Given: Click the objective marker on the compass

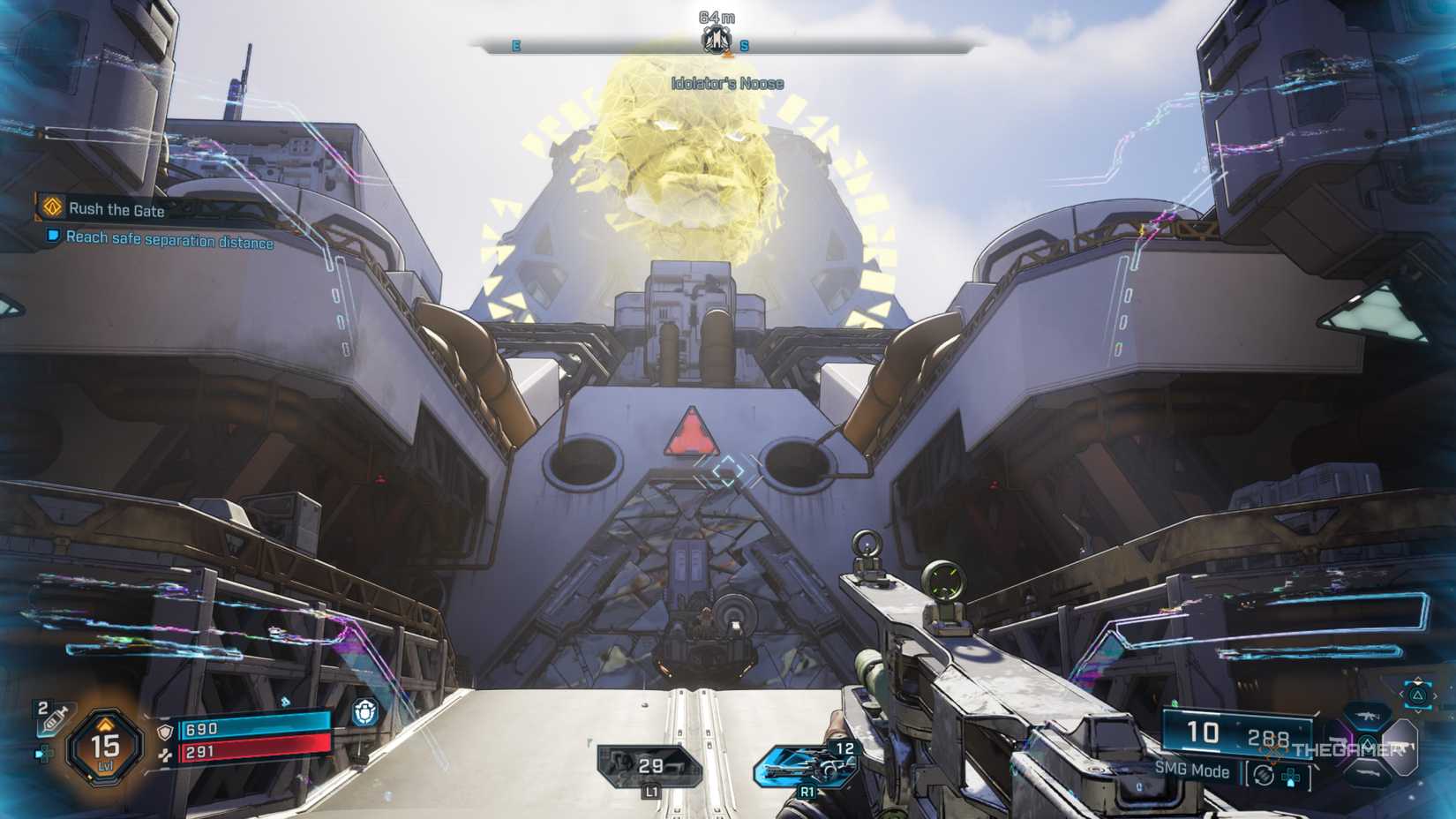Looking at the screenshot, I should coord(717,41).
